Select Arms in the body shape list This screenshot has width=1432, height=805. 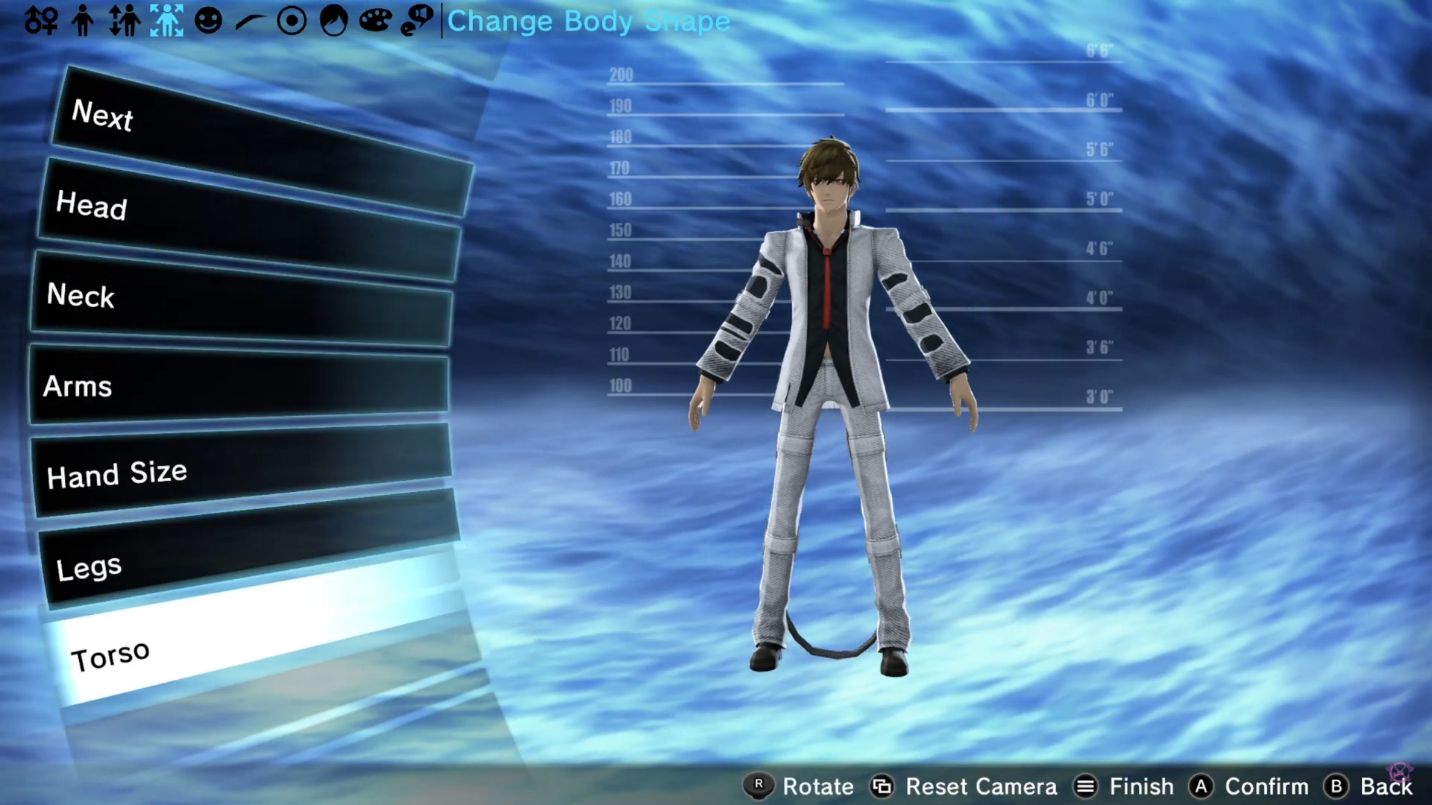(240, 384)
